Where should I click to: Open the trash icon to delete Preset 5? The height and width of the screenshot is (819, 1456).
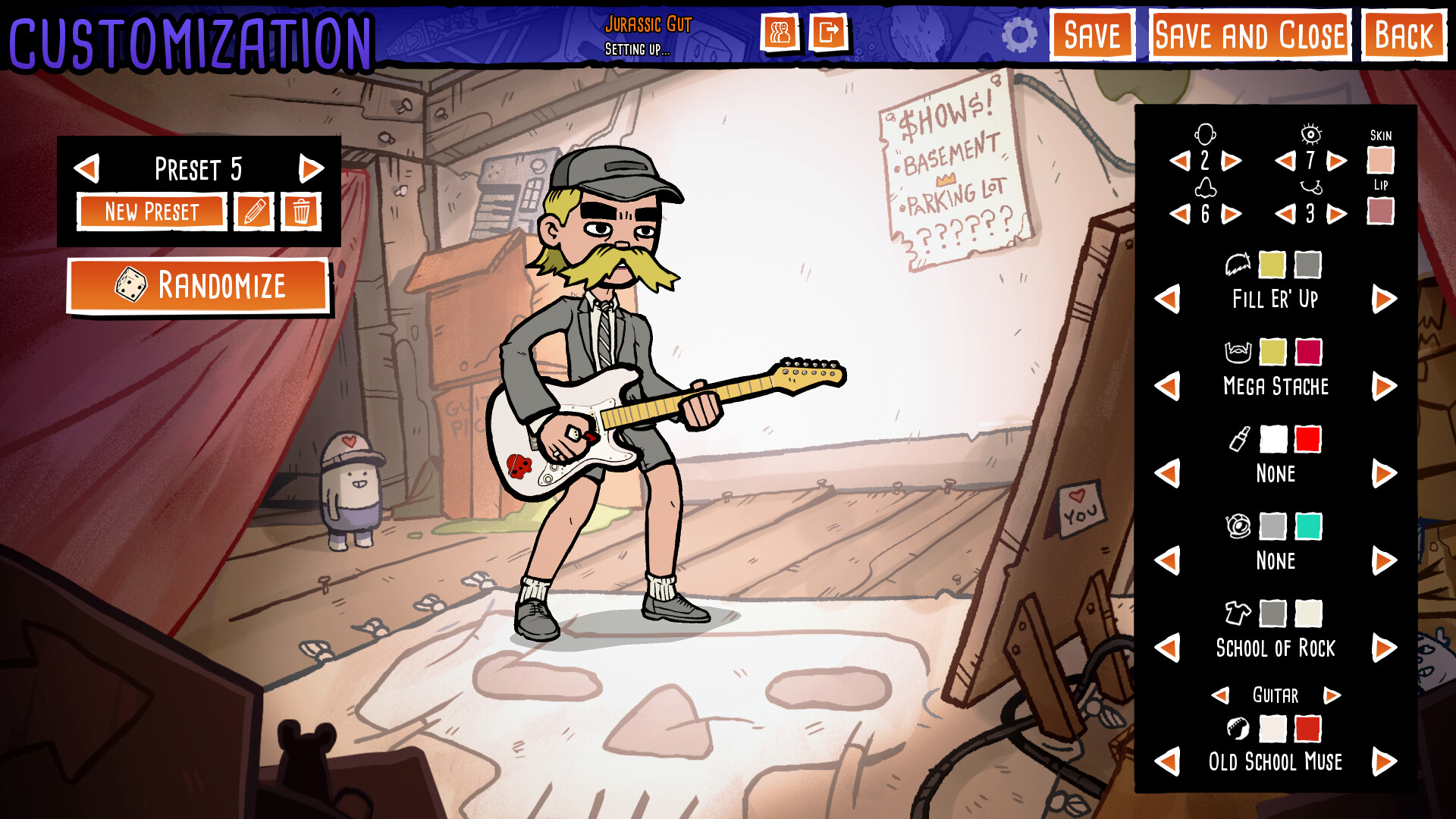point(302,212)
